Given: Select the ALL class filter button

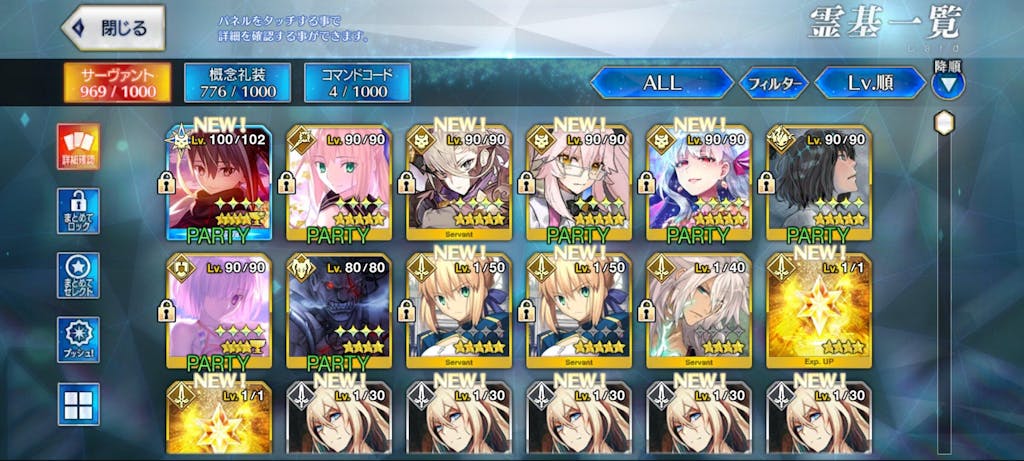Looking at the screenshot, I should (x=661, y=83).
